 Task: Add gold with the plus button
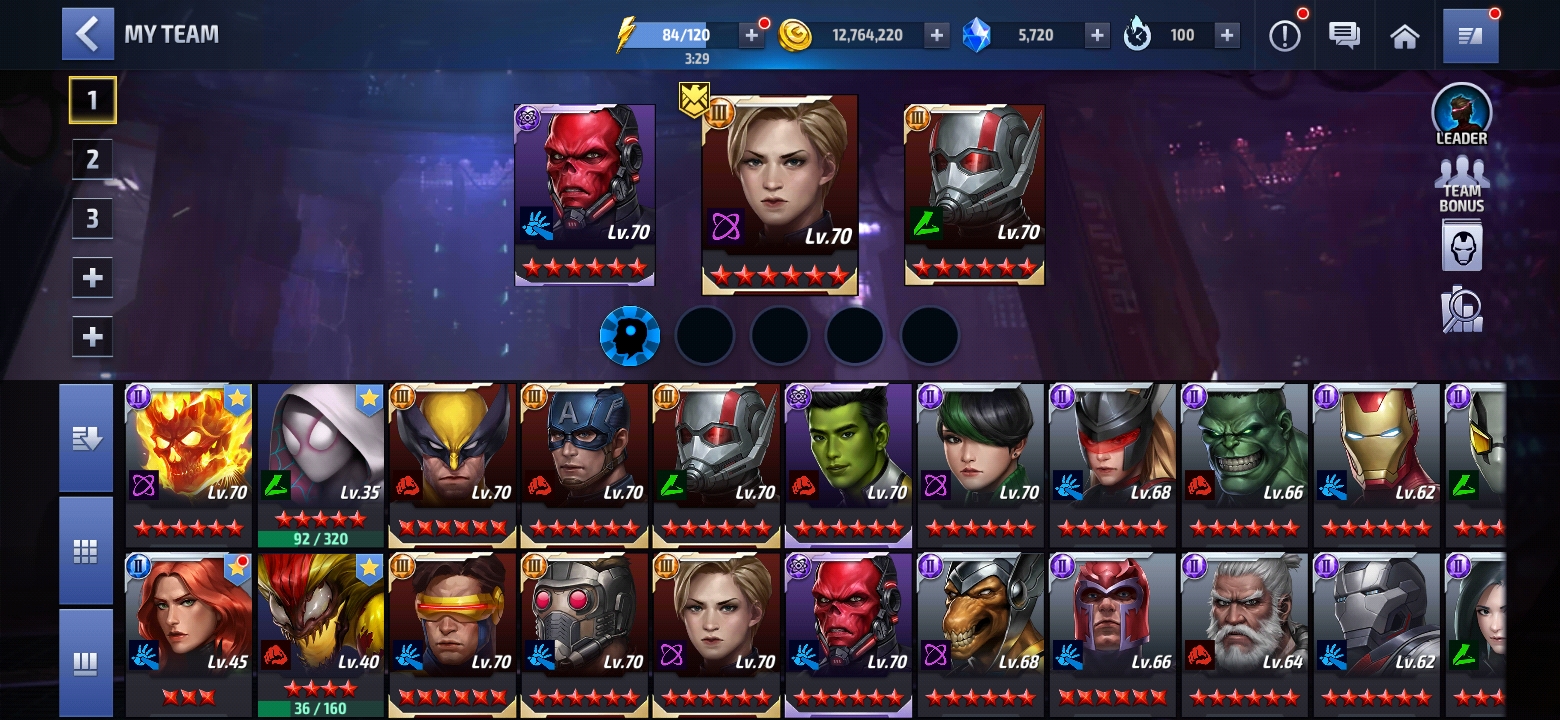[x=936, y=35]
